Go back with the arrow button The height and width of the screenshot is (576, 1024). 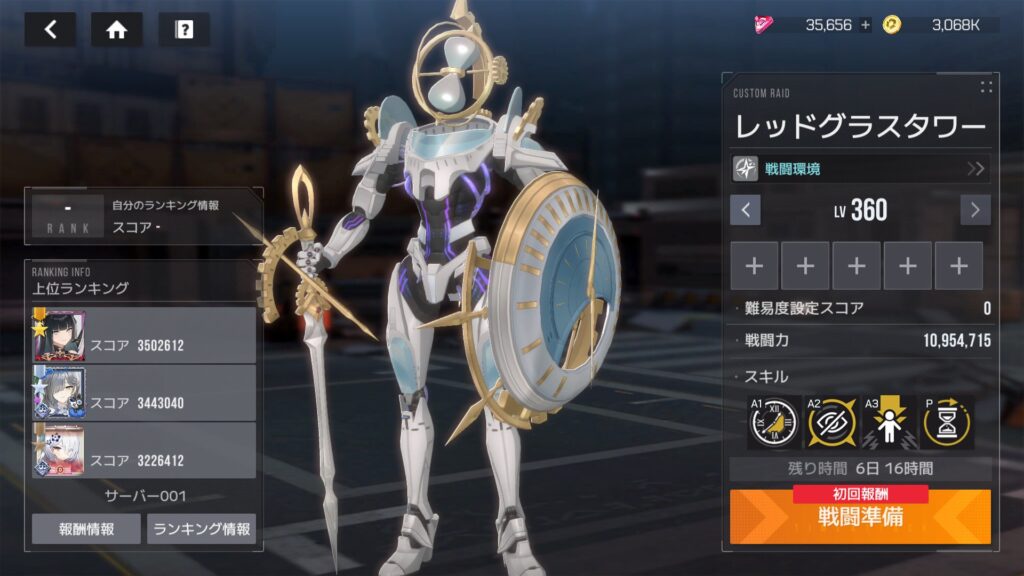(x=50, y=29)
